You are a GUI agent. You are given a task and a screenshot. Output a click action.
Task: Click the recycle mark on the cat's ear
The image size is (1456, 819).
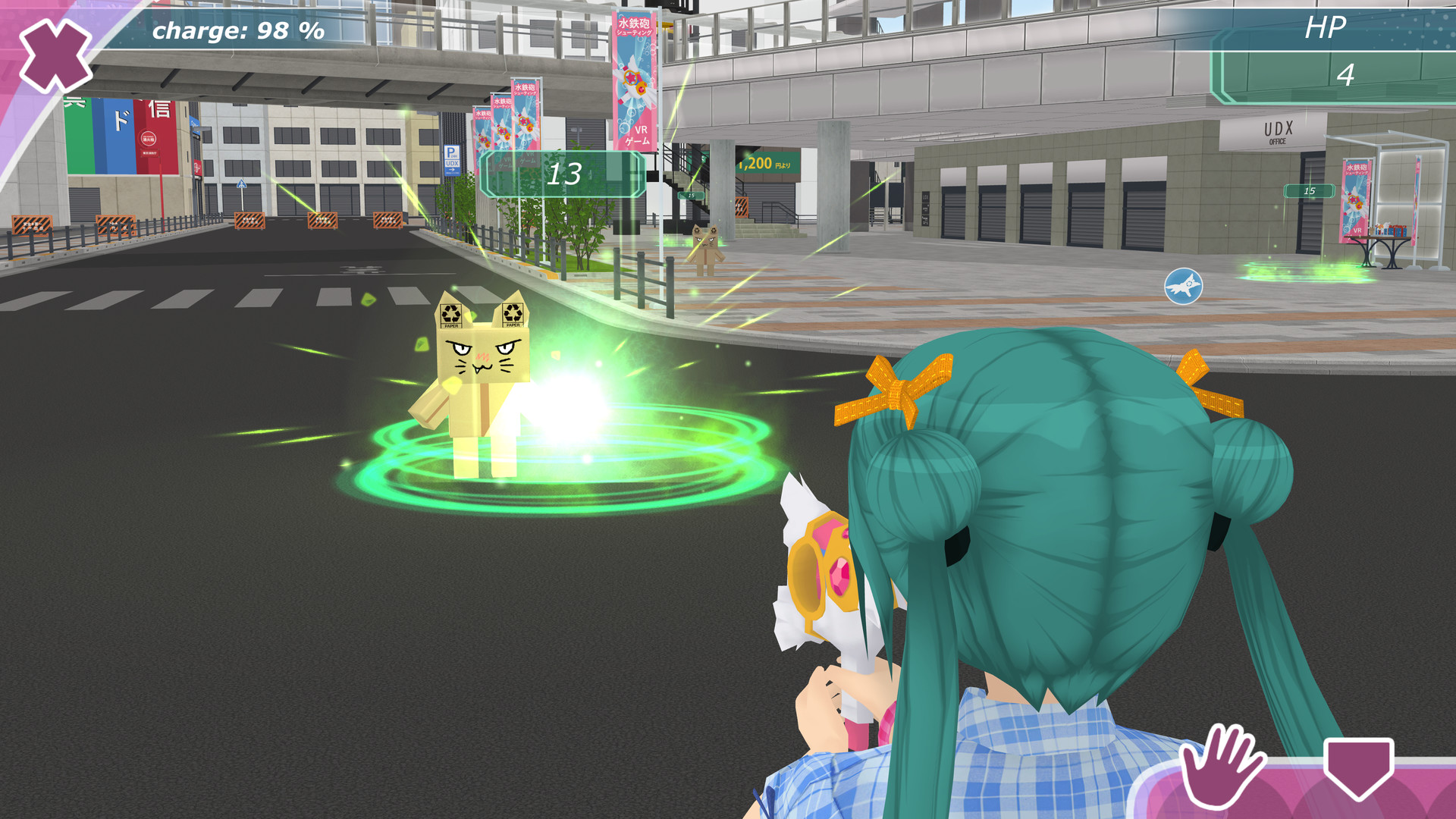(450, 315)
